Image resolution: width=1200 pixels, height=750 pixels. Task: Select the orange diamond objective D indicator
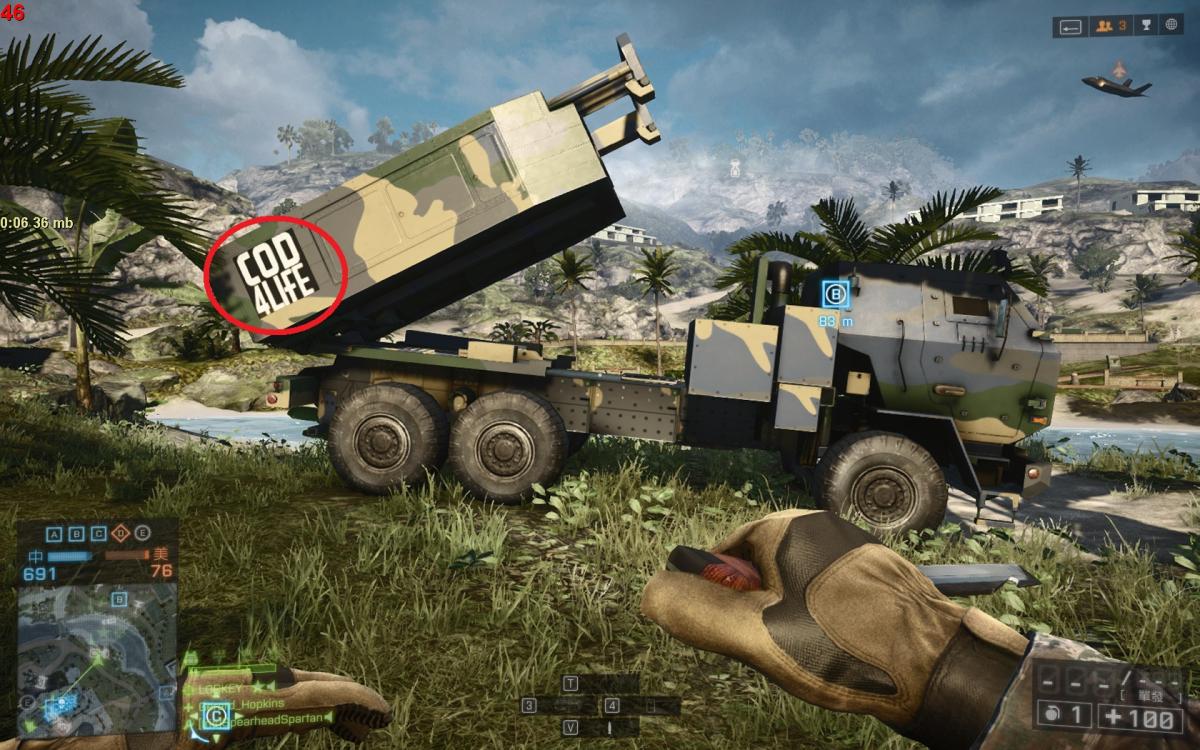tap(122, 533)
